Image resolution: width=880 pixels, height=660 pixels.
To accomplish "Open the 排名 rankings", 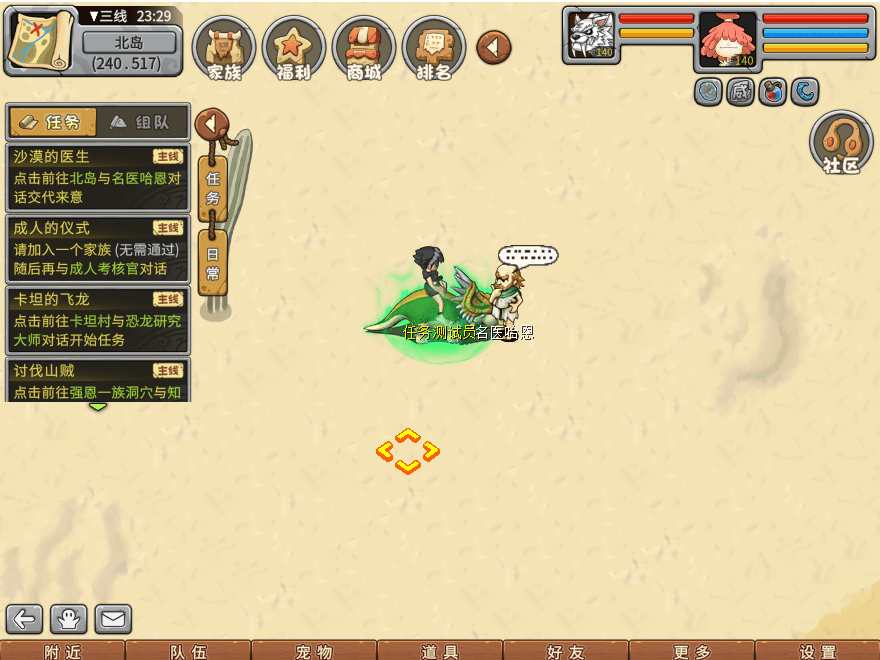I will pyautogui.click(x=434, y=49).
